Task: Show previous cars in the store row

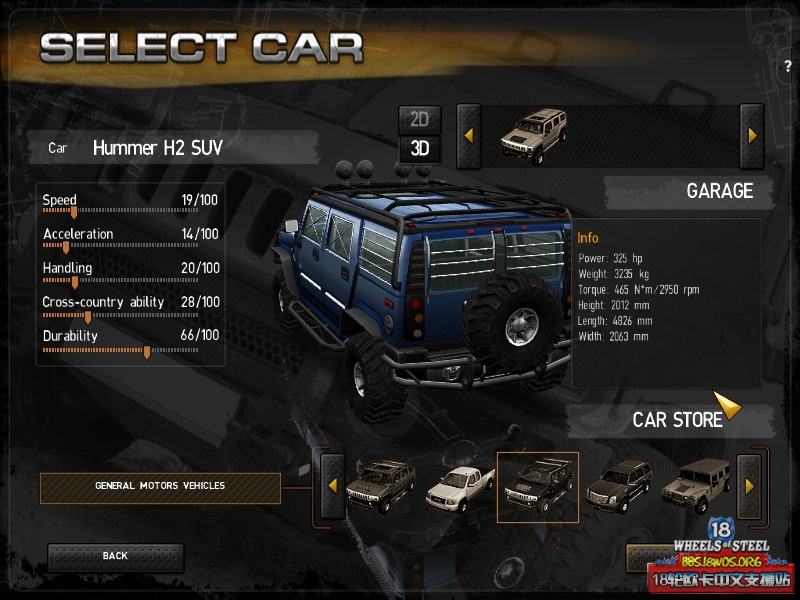Action: pyautogui.click(x=331, y=486)
